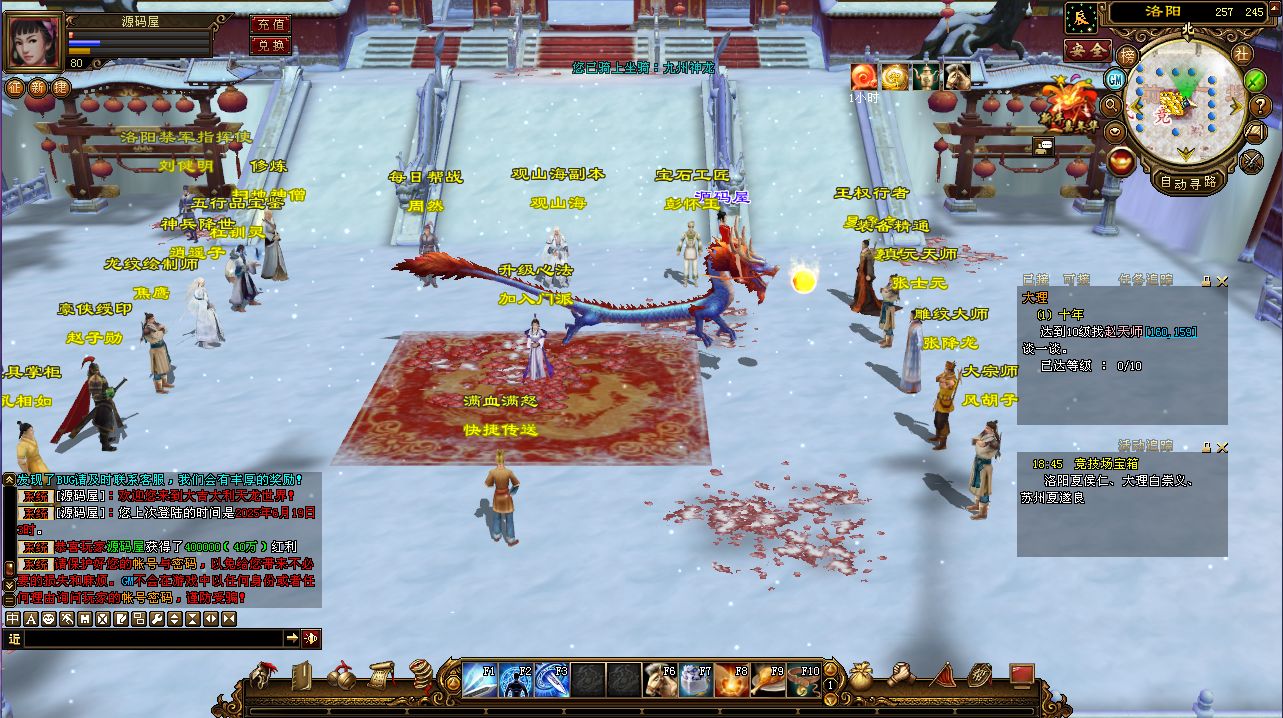
Task: Open the 征 round icon under portrait
Action: 14,87
